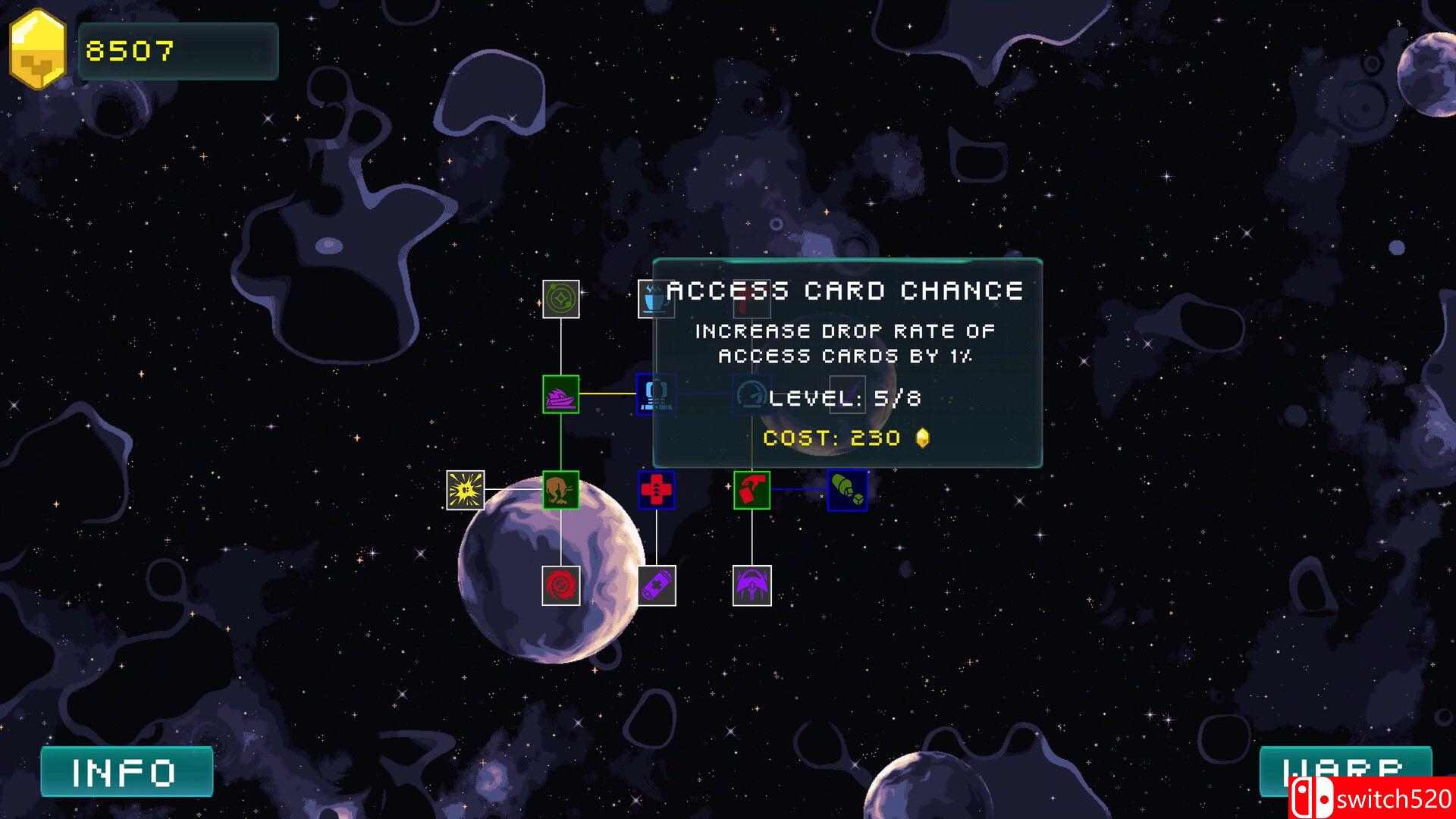
Task: Select the purple helmet upgrade node
Action: 752,585
